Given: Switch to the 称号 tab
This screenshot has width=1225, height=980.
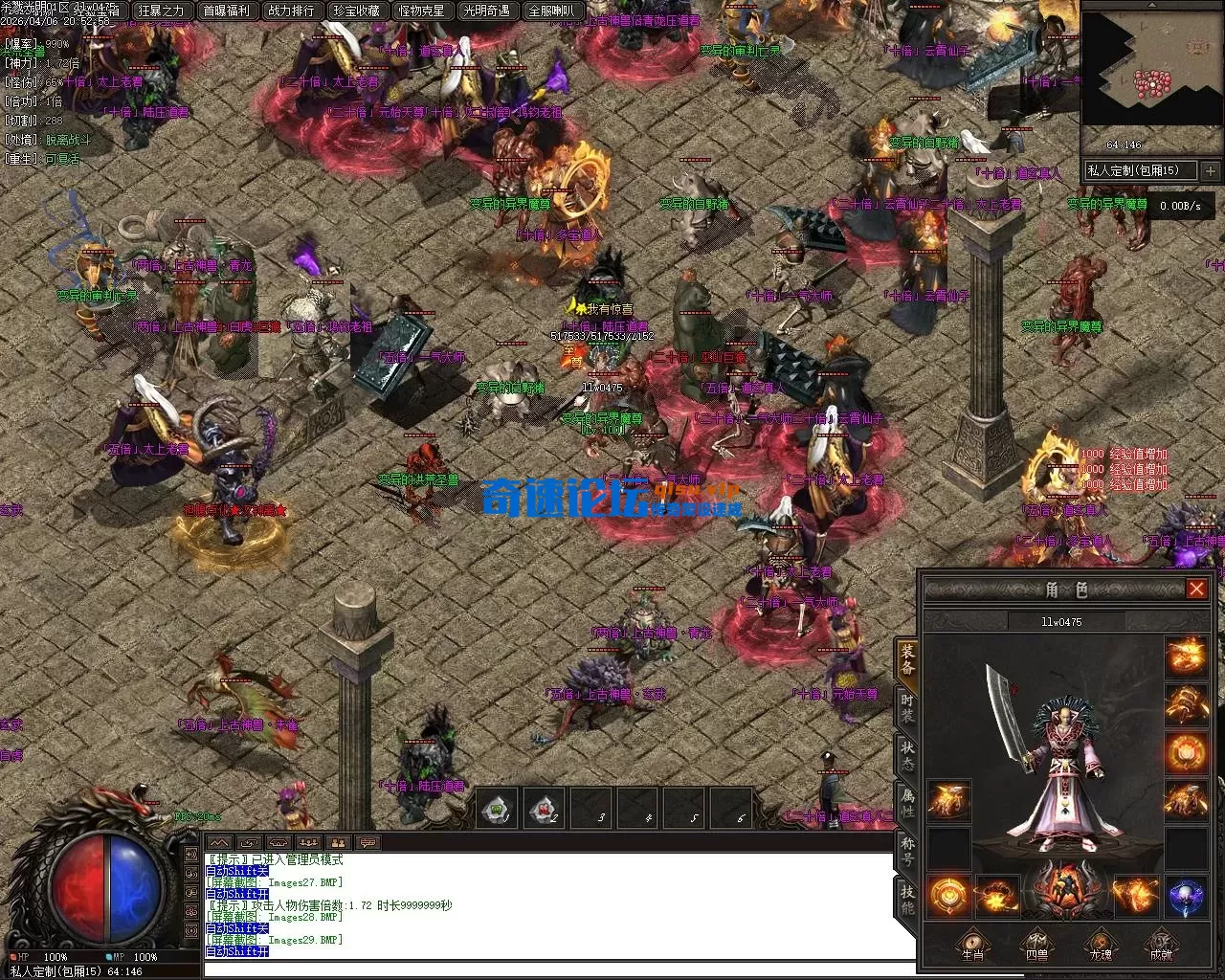Looking at the screenshot, I should pyautogui.click(x=907, y=849).
